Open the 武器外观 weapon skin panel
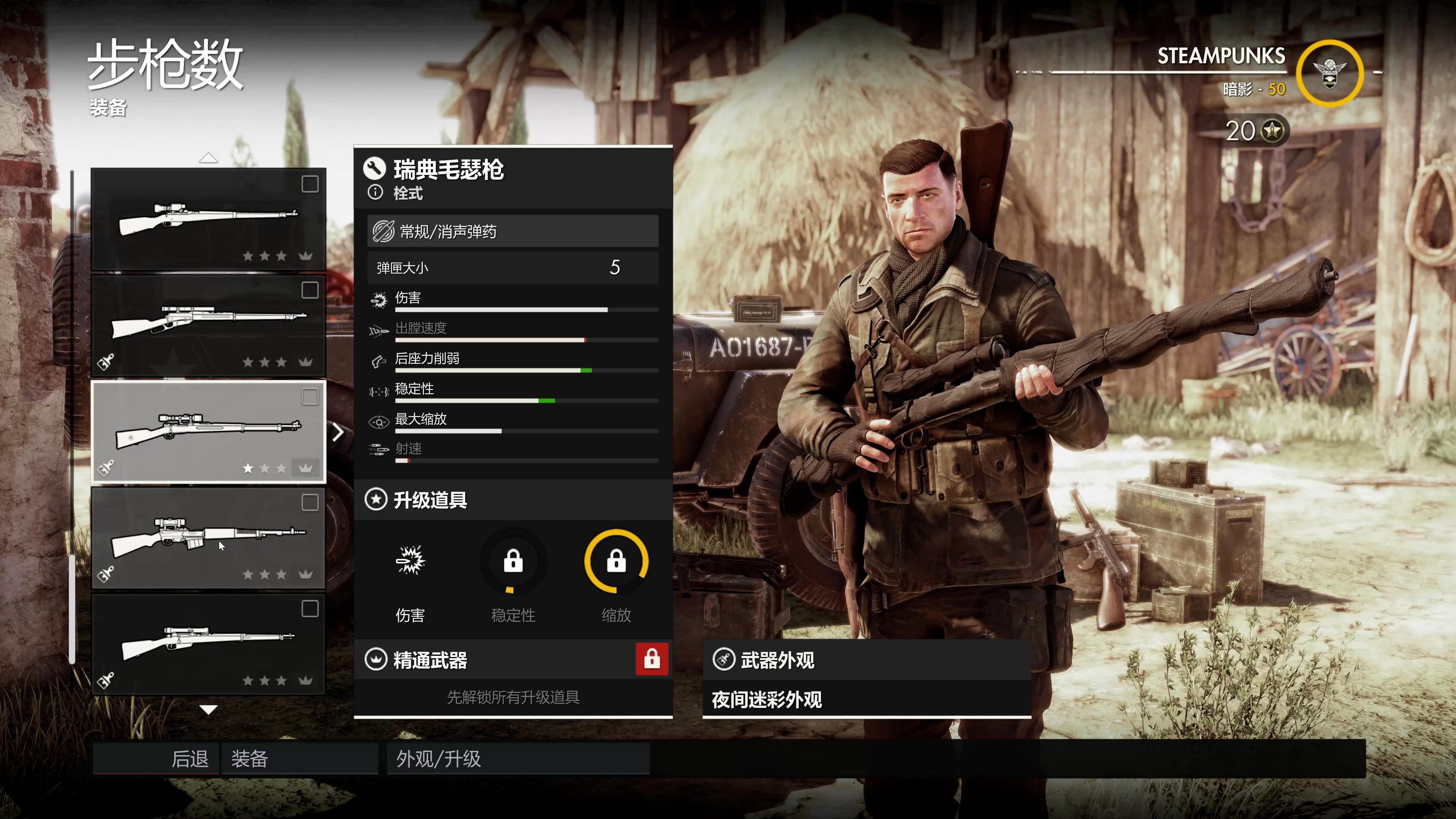 point(866,660)
